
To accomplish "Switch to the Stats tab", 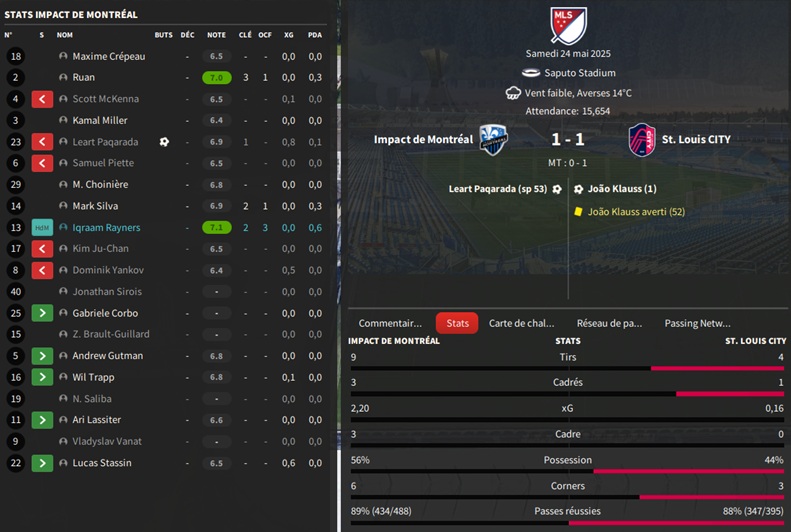I will click(457, 323).
